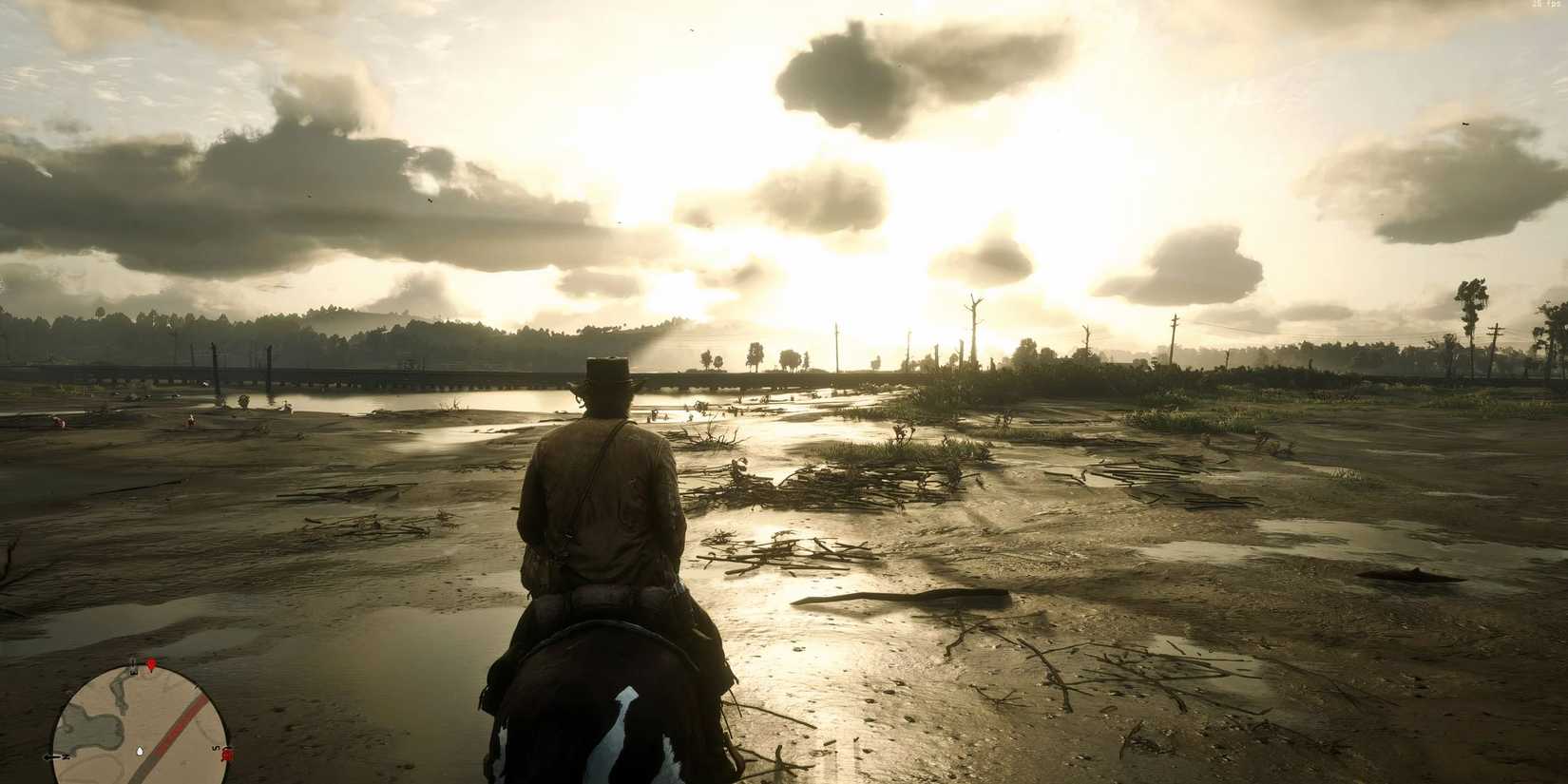The width and height of the screenshot is (1568, 784).
Task: Select the 'N' compass letter on the minimap
Action: tap(65, 755)
